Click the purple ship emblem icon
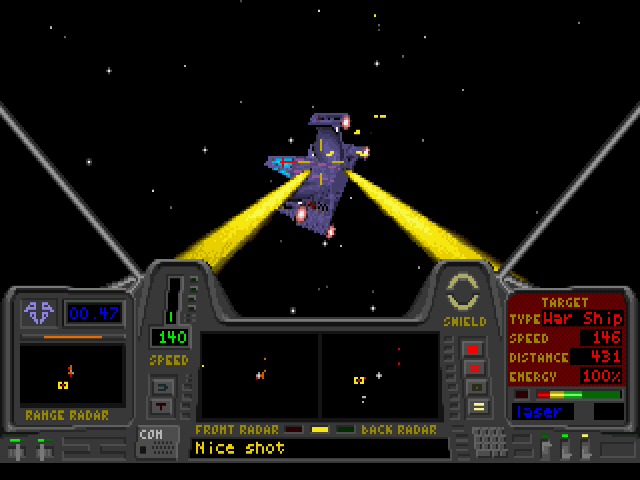Image resolution: width=640 pixels, height=480 pixels. coord(40,312)
